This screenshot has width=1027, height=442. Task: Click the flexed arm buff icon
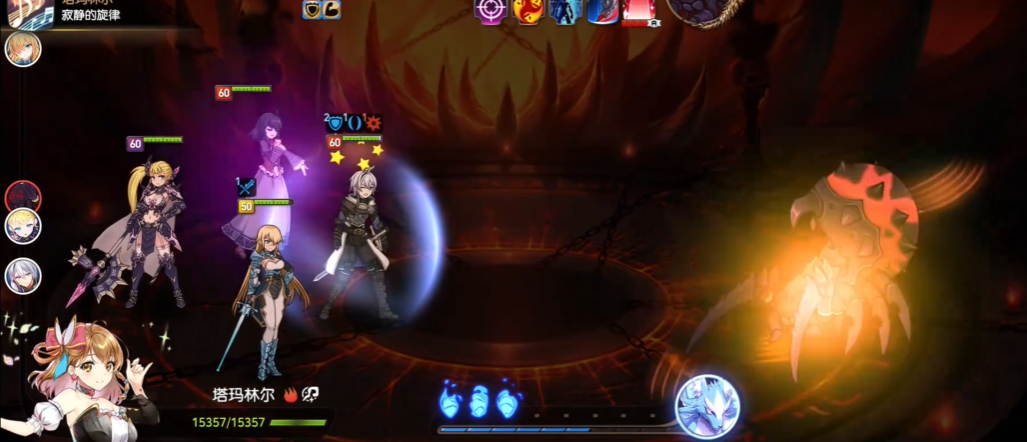(x=331, y=9)
